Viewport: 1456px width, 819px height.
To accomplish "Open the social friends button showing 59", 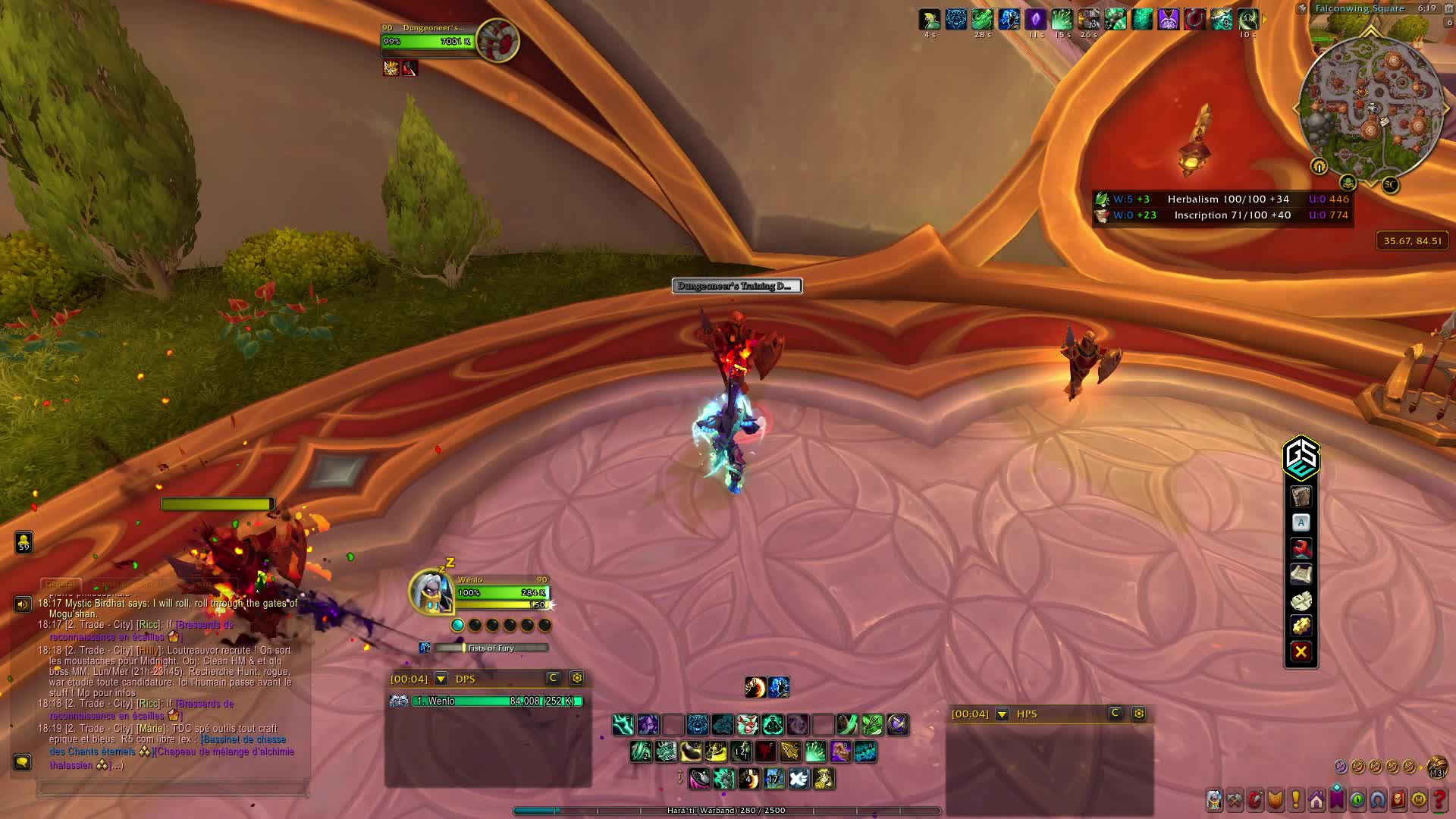I will (x=24, y=541).
